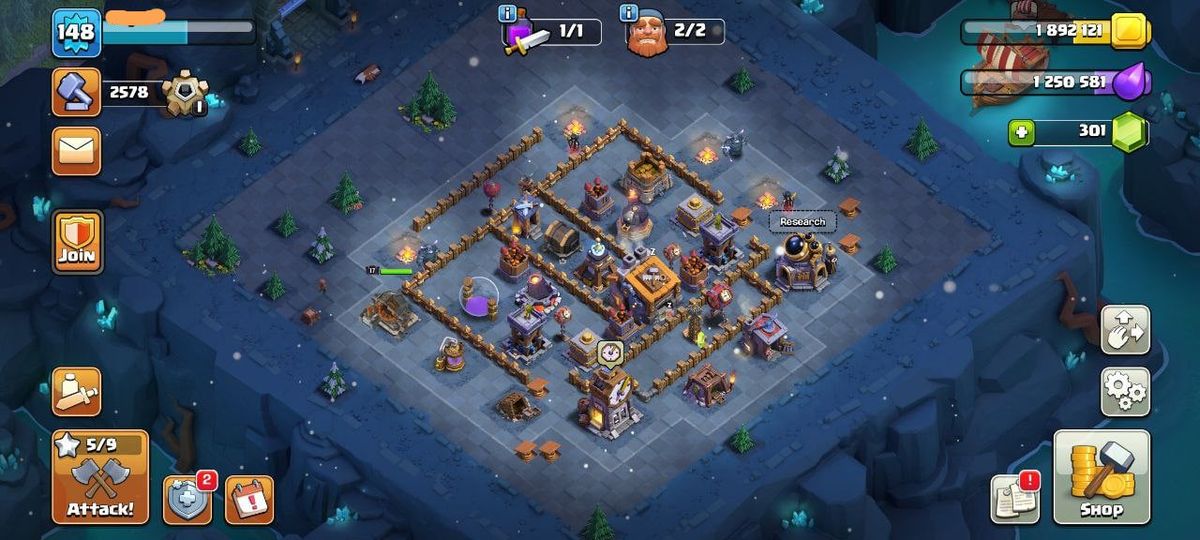This screenshot has height=540, width=1200.
Task: Show builder info next to 2/2
Action: pyautogui.click(x=629, y=13)
